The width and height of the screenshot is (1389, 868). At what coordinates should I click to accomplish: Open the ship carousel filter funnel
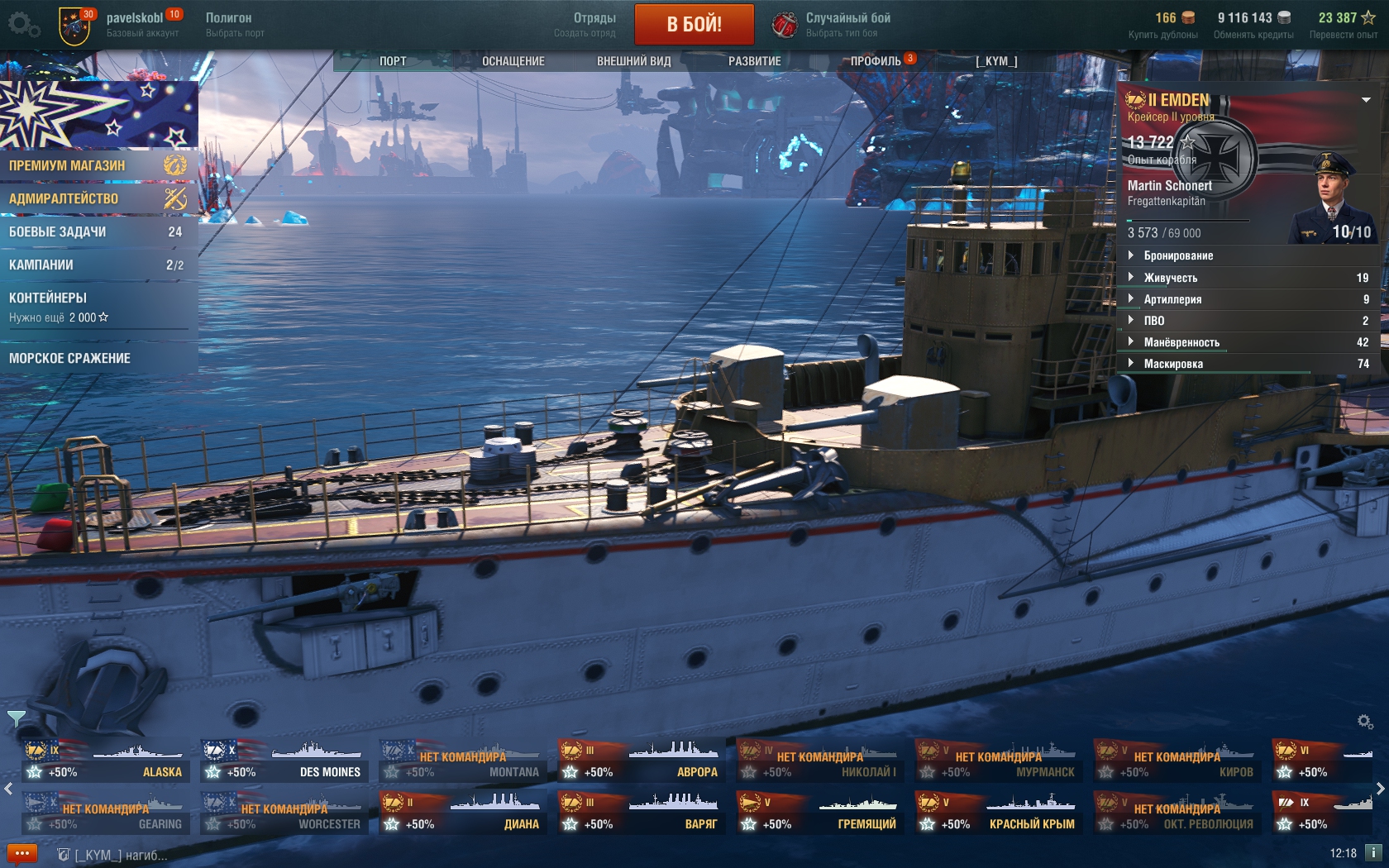(16, 718)
